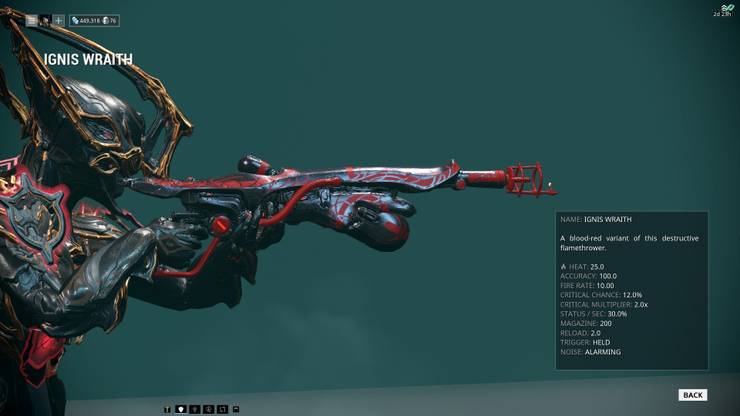Screen dimensions: 740x416
Task: Click the square arrows icon in bottom bar
Action: (222, 409)
